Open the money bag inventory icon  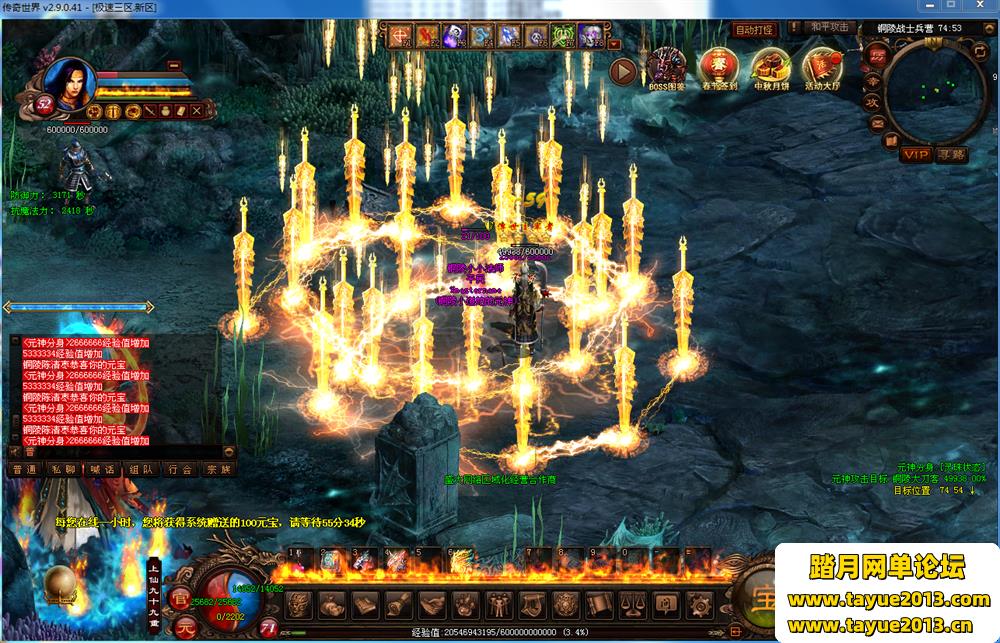pyautogui.click(x=332, y=605)
